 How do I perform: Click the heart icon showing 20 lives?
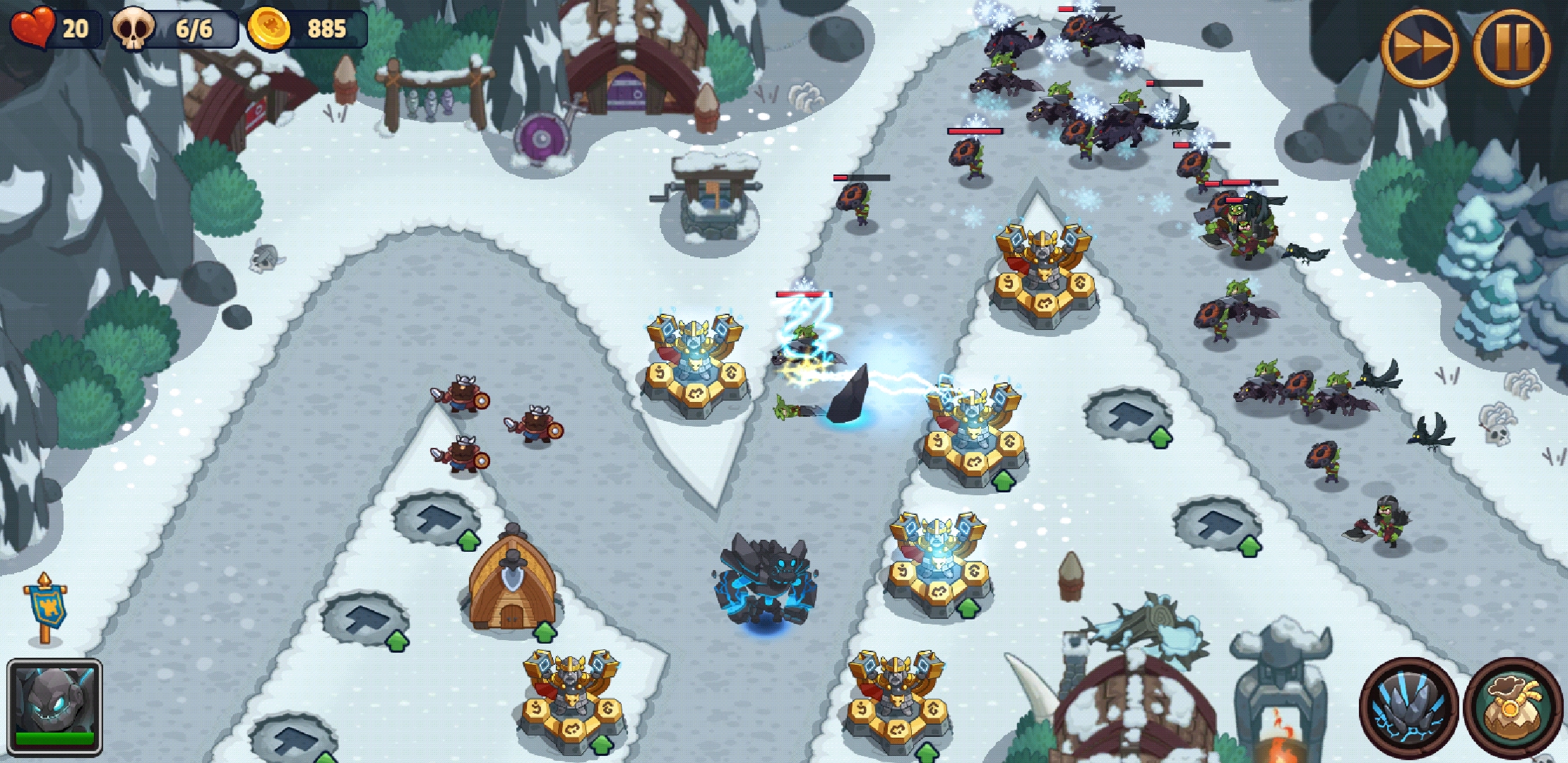[x=34, y=28]
